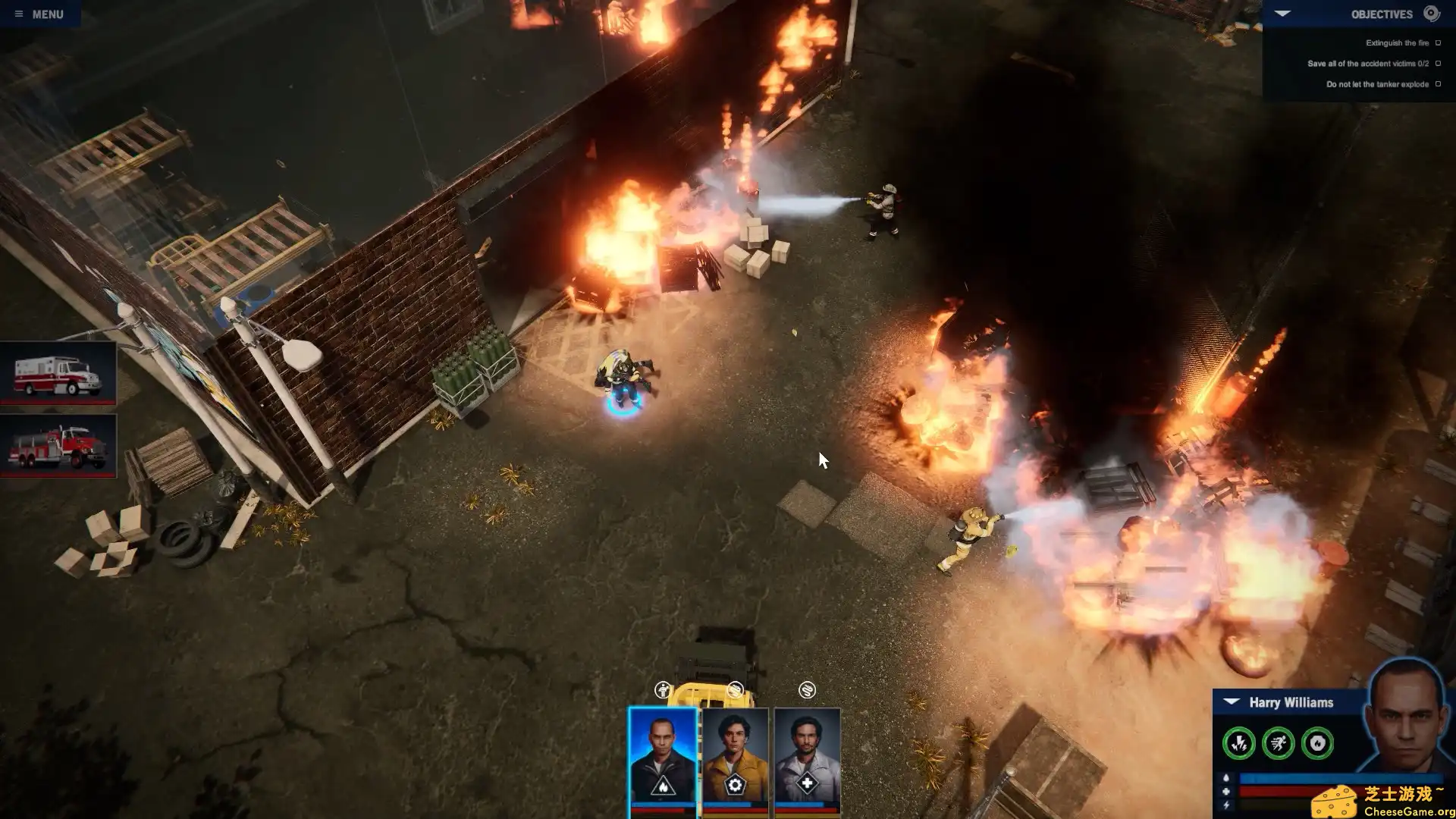Activate Harry Williams' lightning burst ability

tap(1238, 743)
